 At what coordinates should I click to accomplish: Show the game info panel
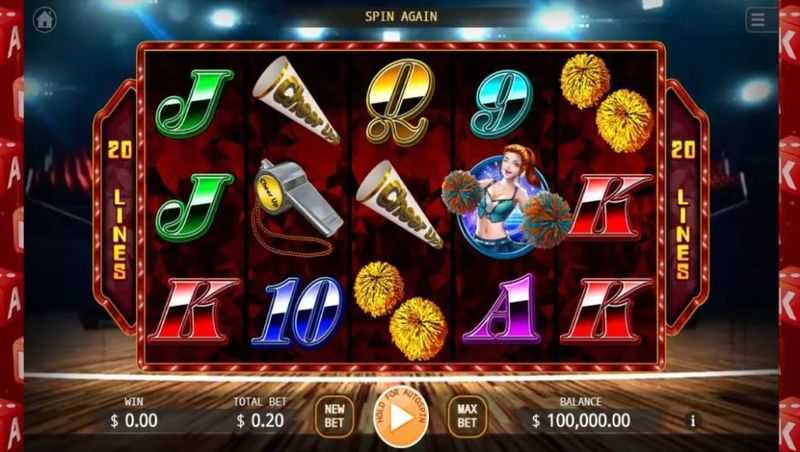(x=693, y=421)
